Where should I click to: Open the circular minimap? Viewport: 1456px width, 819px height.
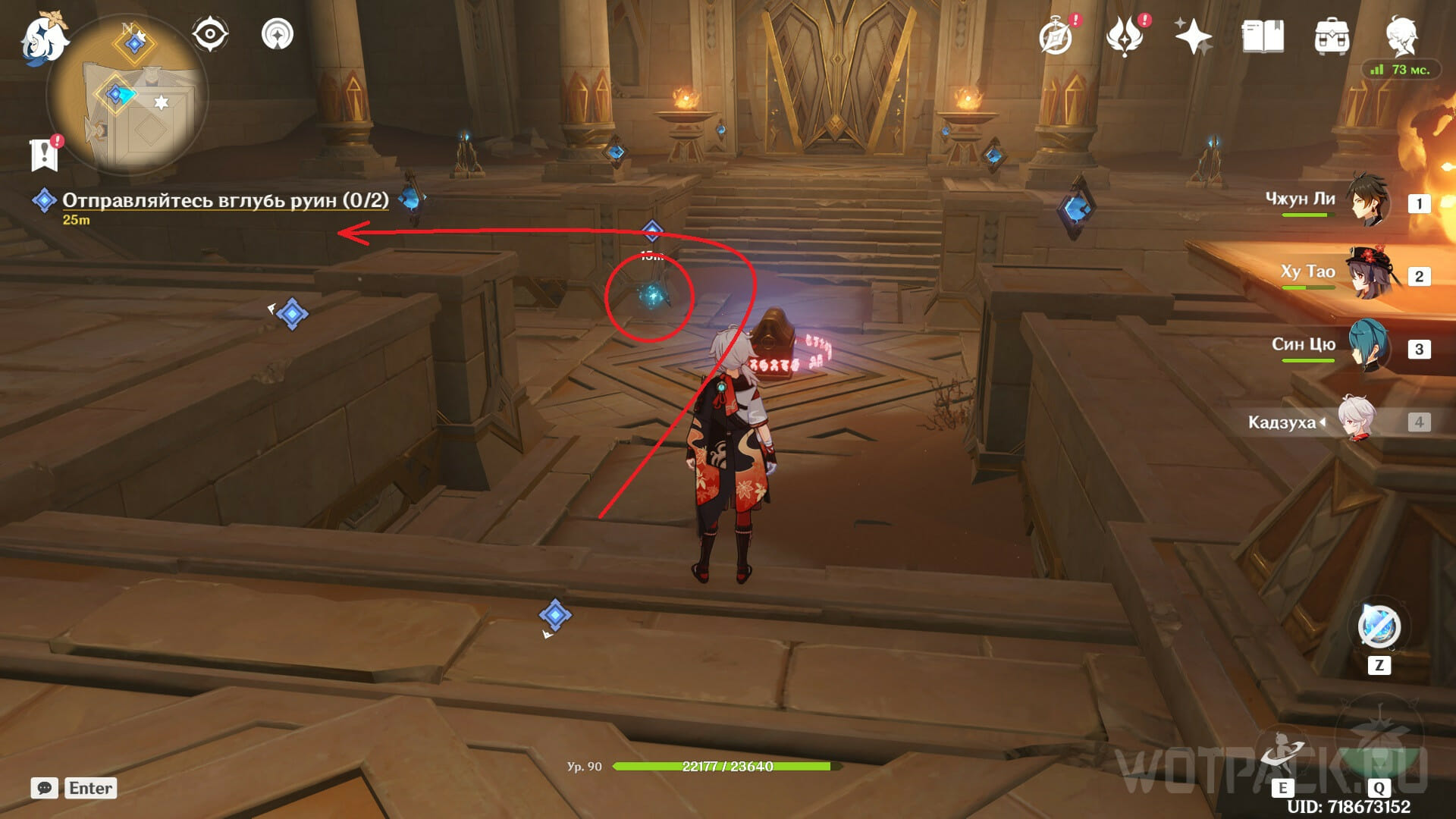tap(127, 95)
